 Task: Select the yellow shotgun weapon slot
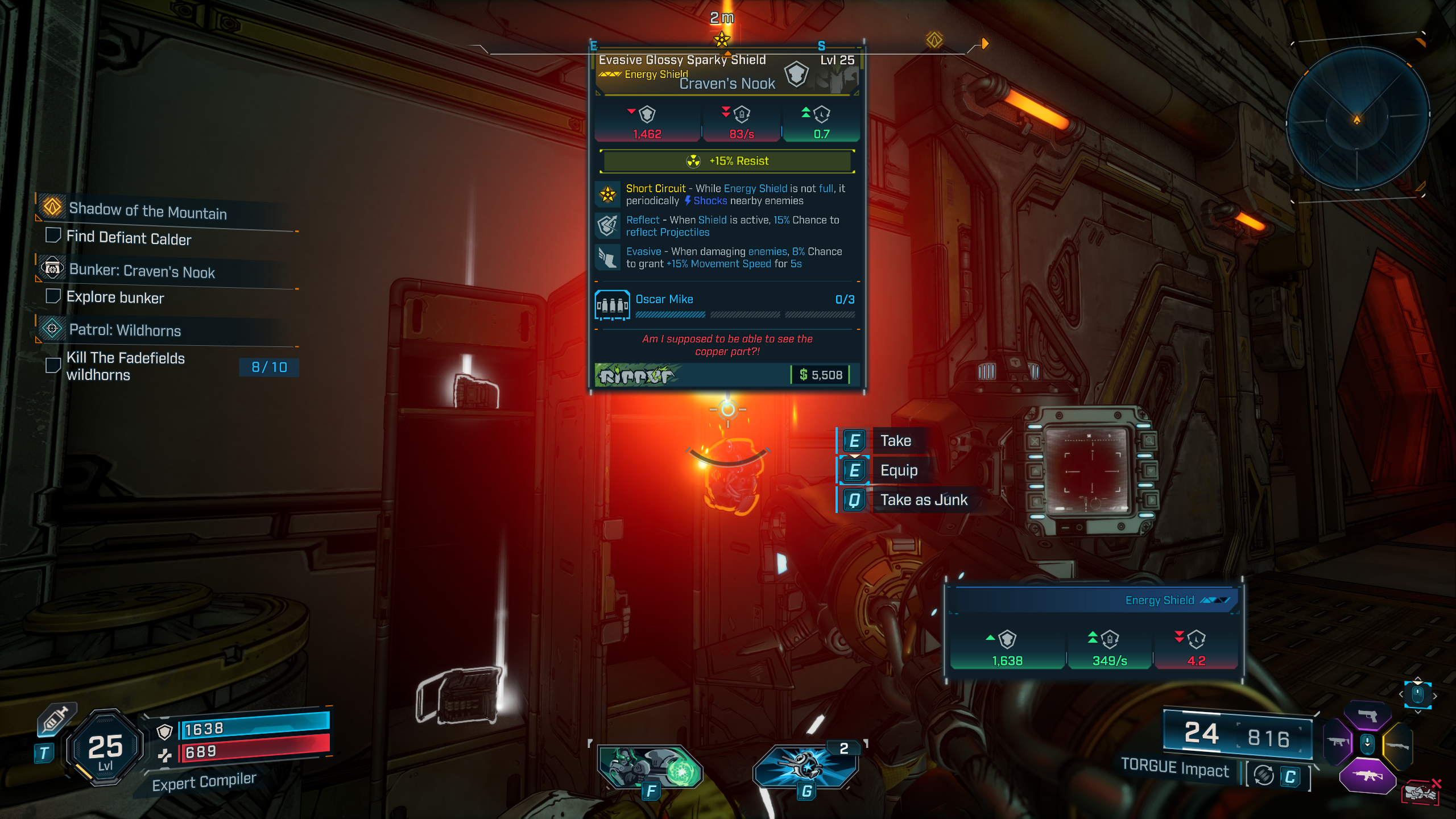[x=1397, y=745]
